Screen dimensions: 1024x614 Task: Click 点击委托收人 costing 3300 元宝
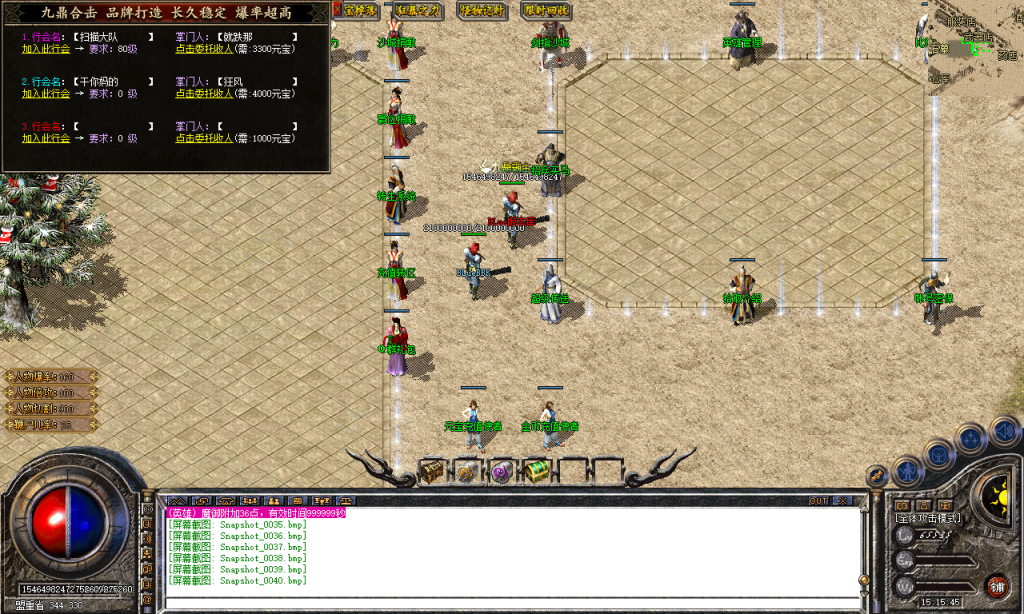point(204,48)
